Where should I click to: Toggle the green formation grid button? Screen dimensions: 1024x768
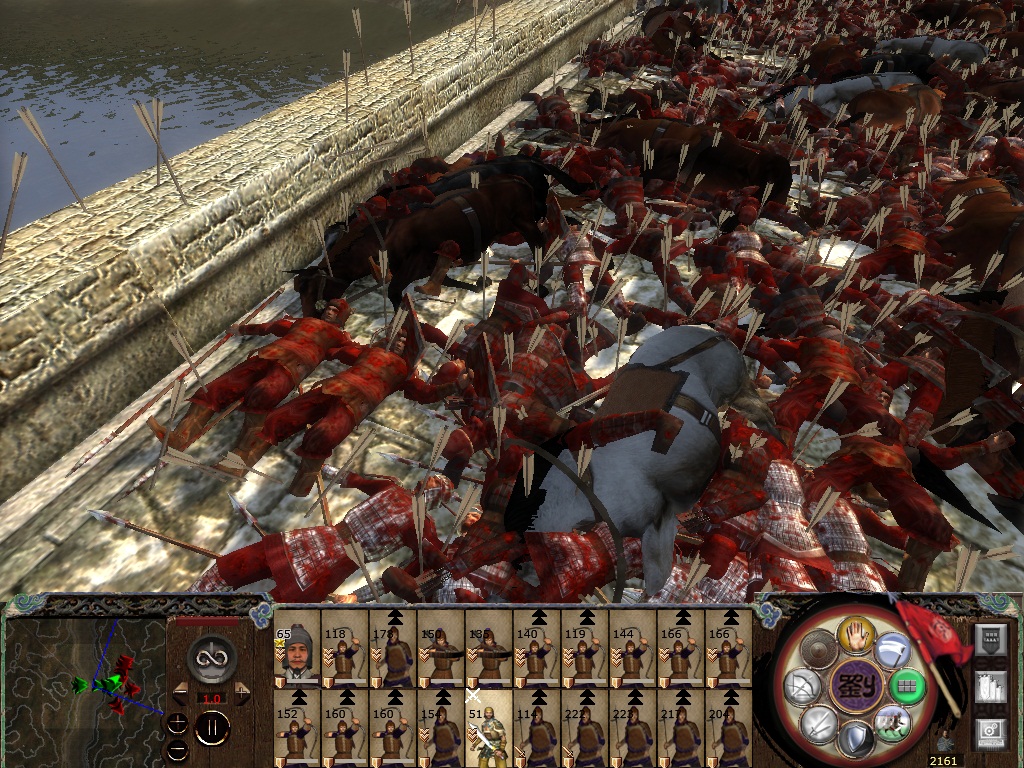pos(908,686)
